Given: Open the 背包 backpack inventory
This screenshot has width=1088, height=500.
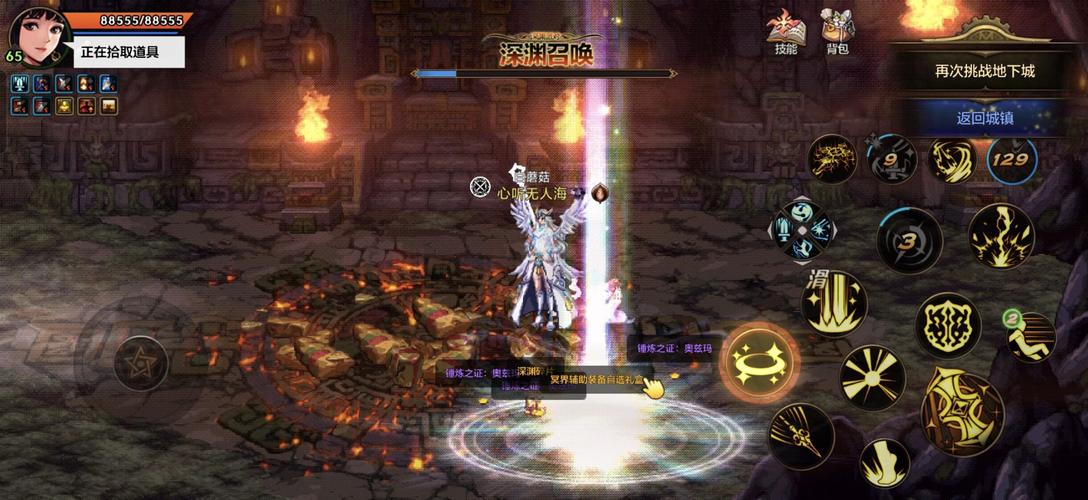Looking at the screenshot, I should (837, 31).
